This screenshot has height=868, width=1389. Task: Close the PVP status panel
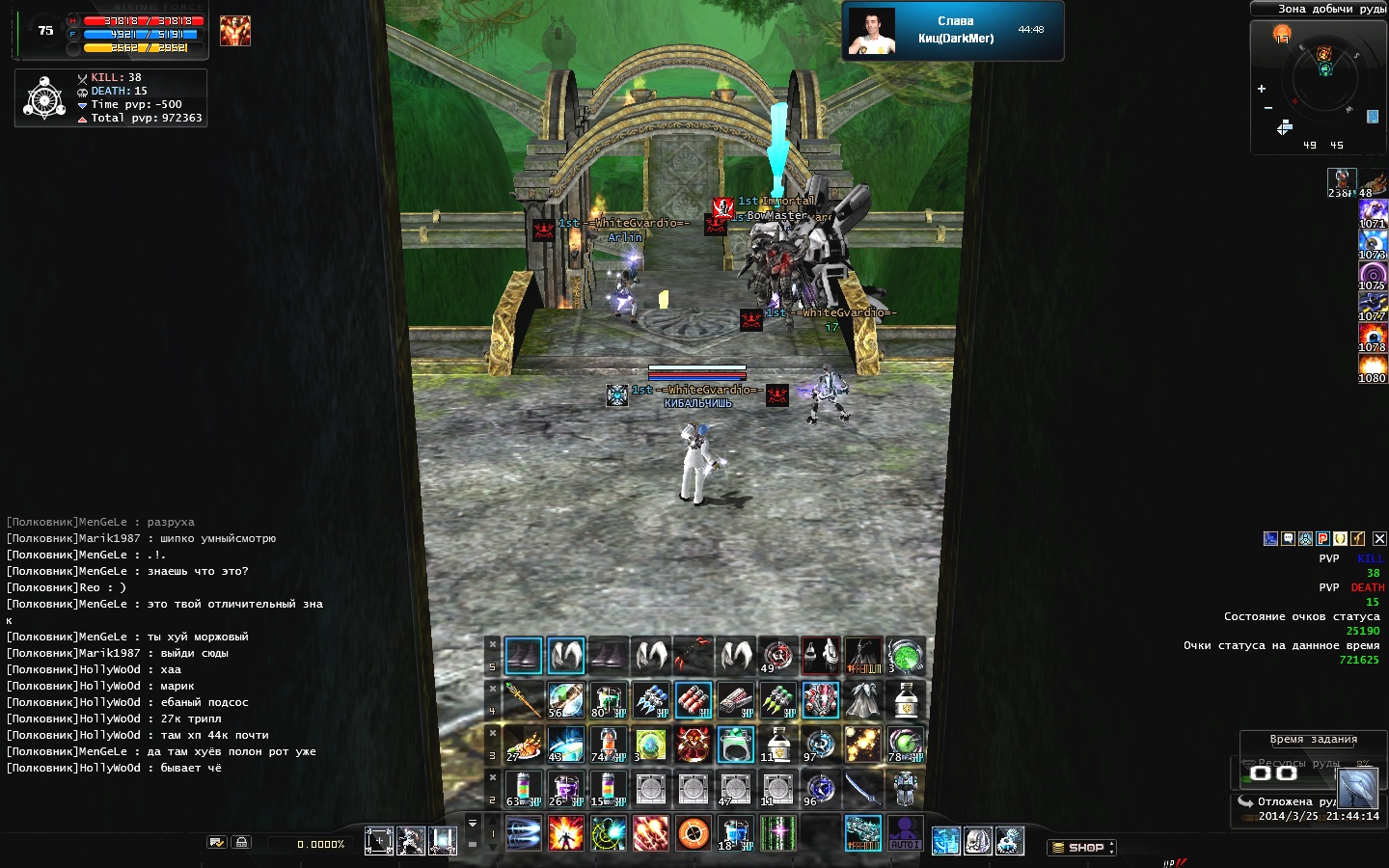coord(1379,539)
